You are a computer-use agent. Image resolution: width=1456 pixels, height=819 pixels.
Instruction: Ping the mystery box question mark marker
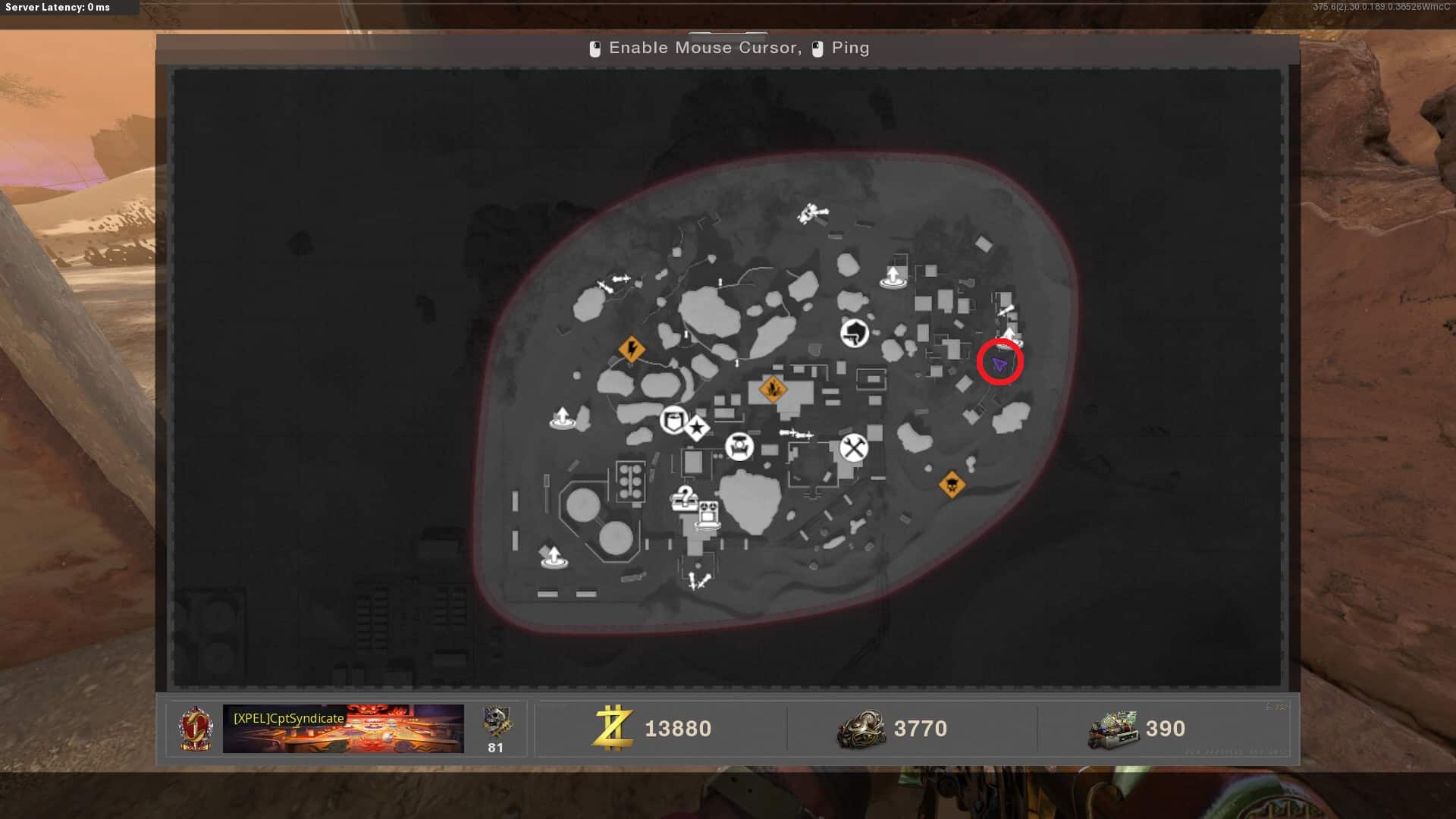684,498
